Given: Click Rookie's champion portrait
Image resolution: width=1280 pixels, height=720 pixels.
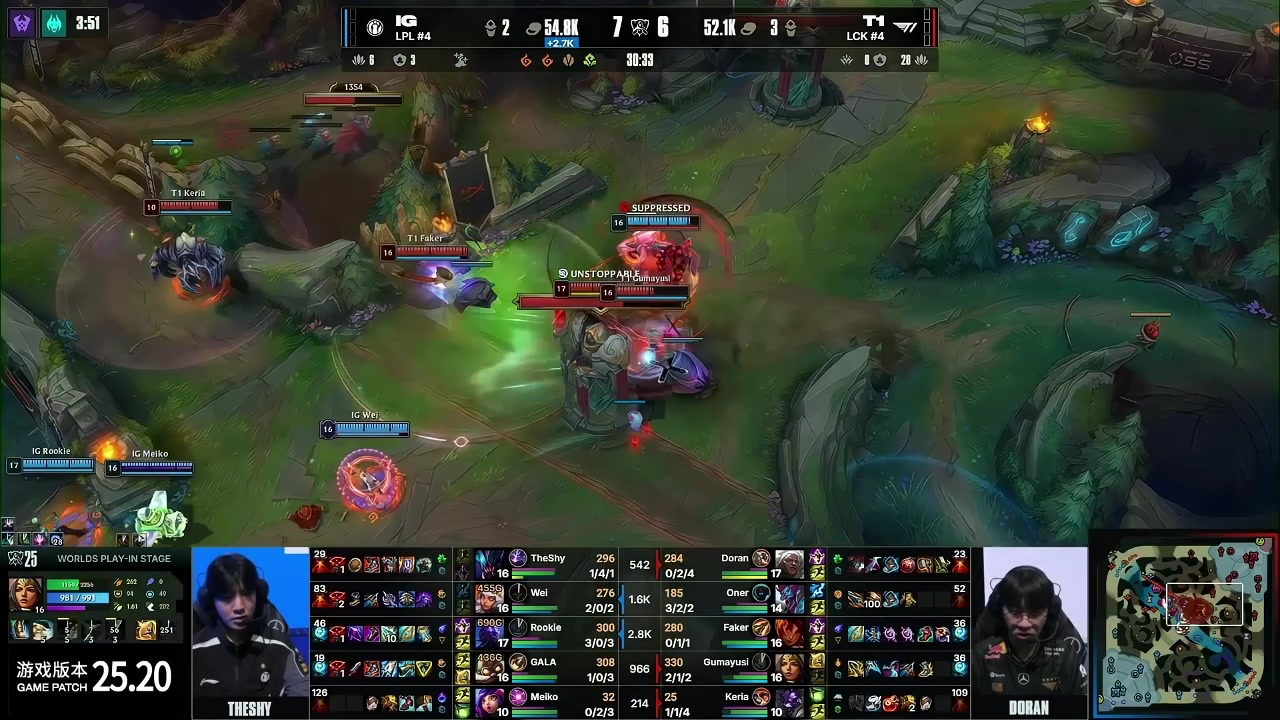Looking at the screenshot, I should pyautogui.click(x=490, y=634).
